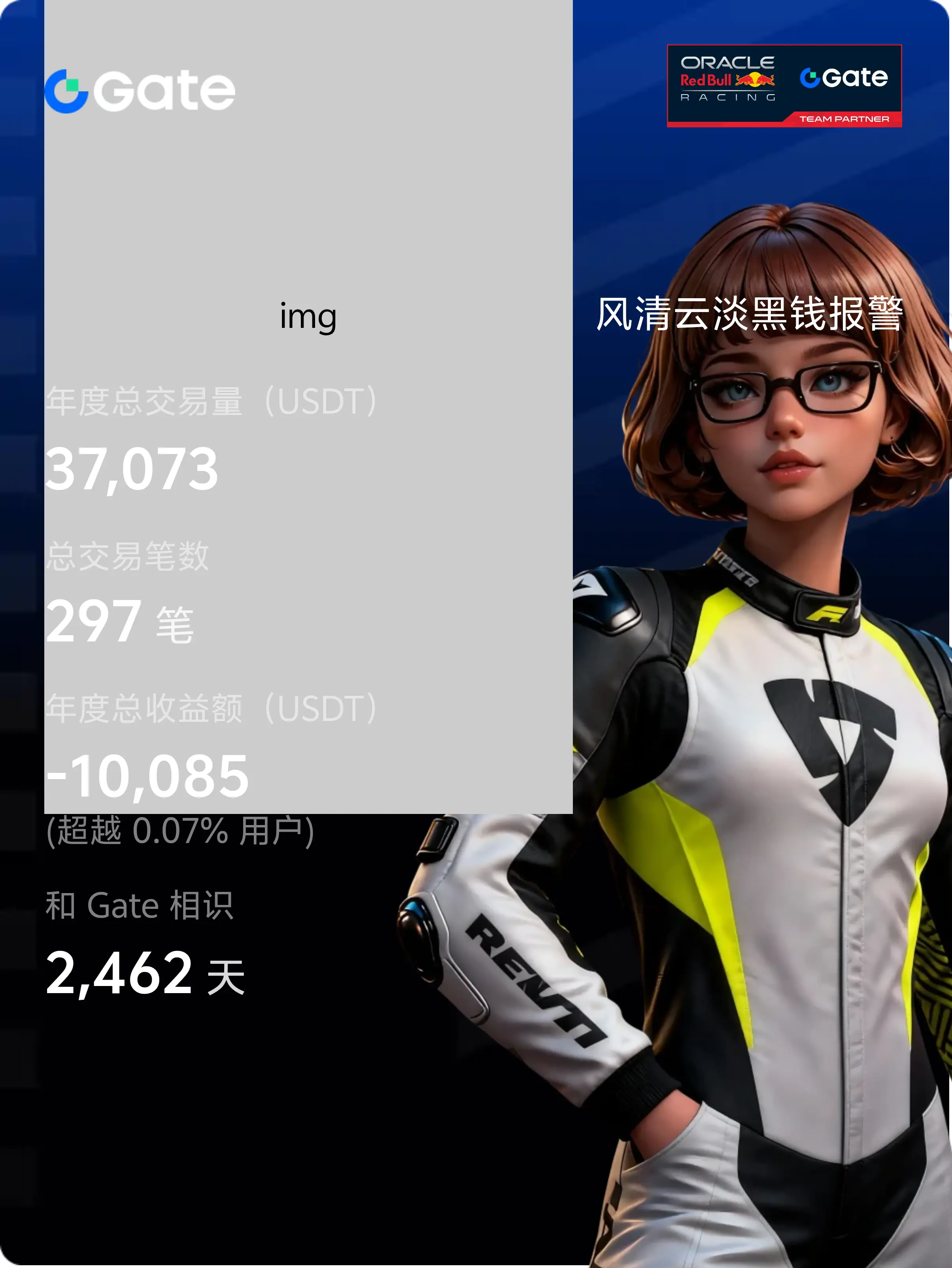Click the Gate logo at top left
Screen dimensions: 952x1268
point(140,91)
